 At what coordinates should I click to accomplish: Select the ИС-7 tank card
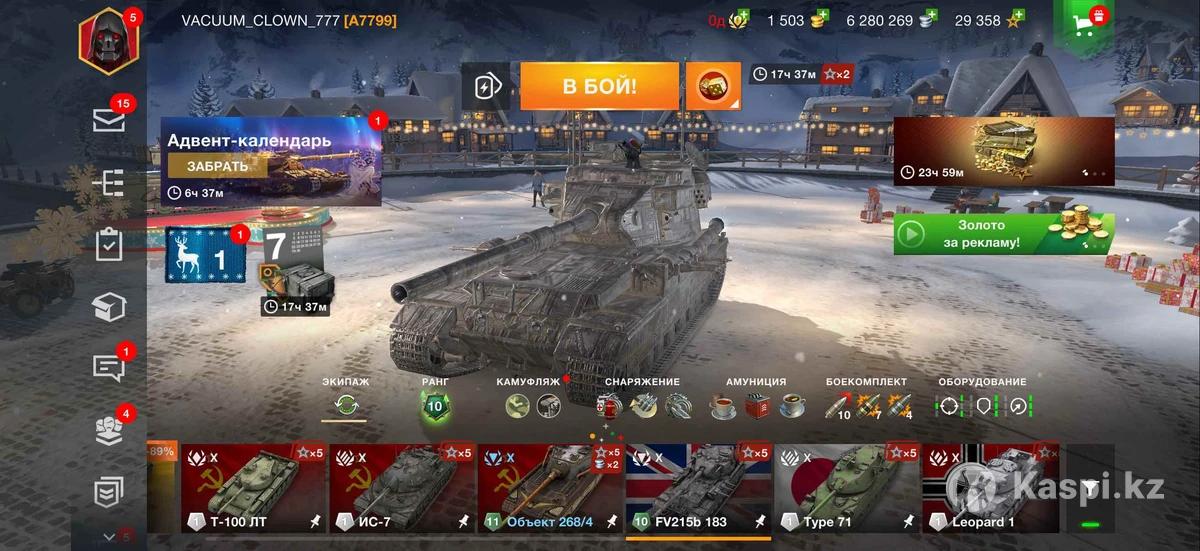click(401, 488)
